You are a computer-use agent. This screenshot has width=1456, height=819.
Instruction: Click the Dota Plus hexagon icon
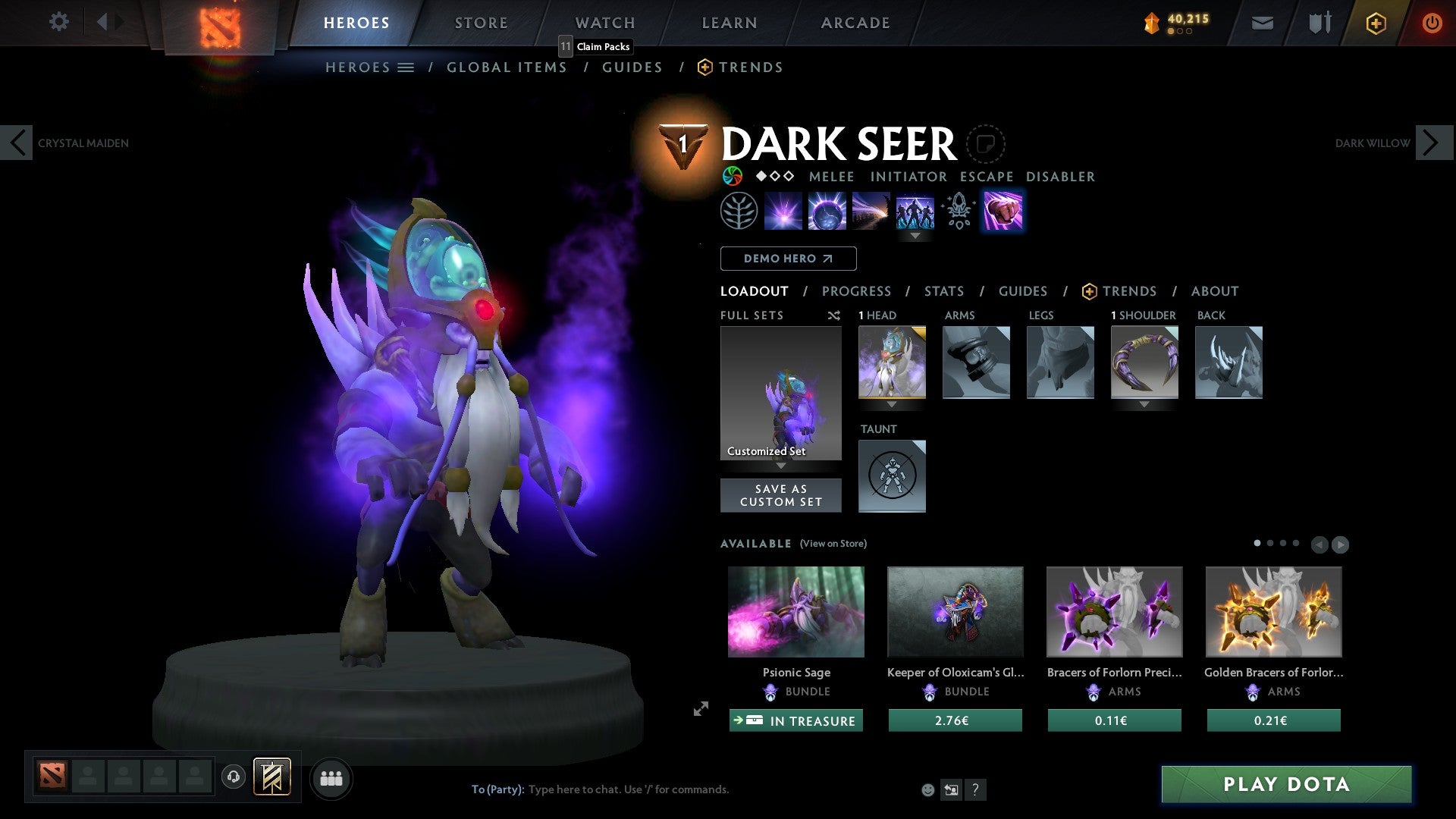1376,23
